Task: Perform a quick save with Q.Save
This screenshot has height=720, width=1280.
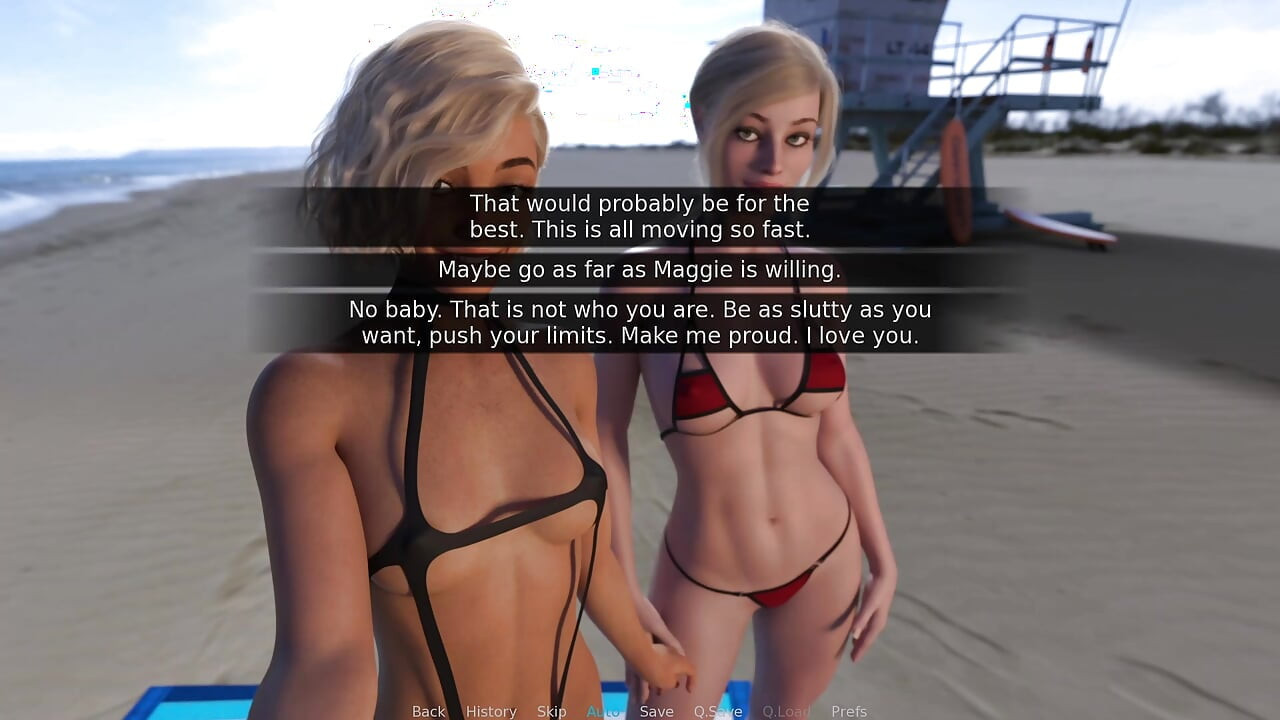Action: [717, 711]
